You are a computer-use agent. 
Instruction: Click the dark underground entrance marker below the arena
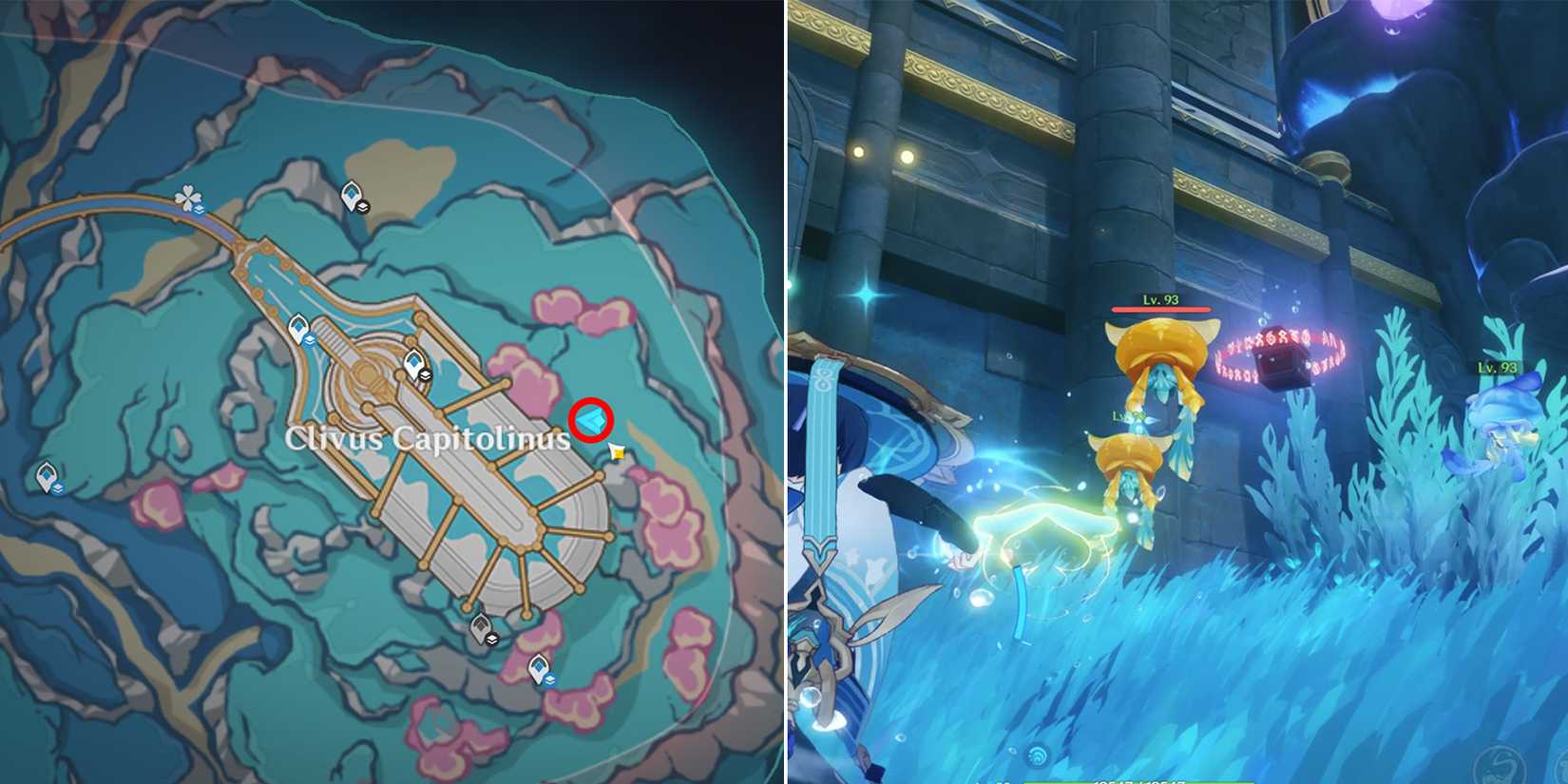point(478,630)
